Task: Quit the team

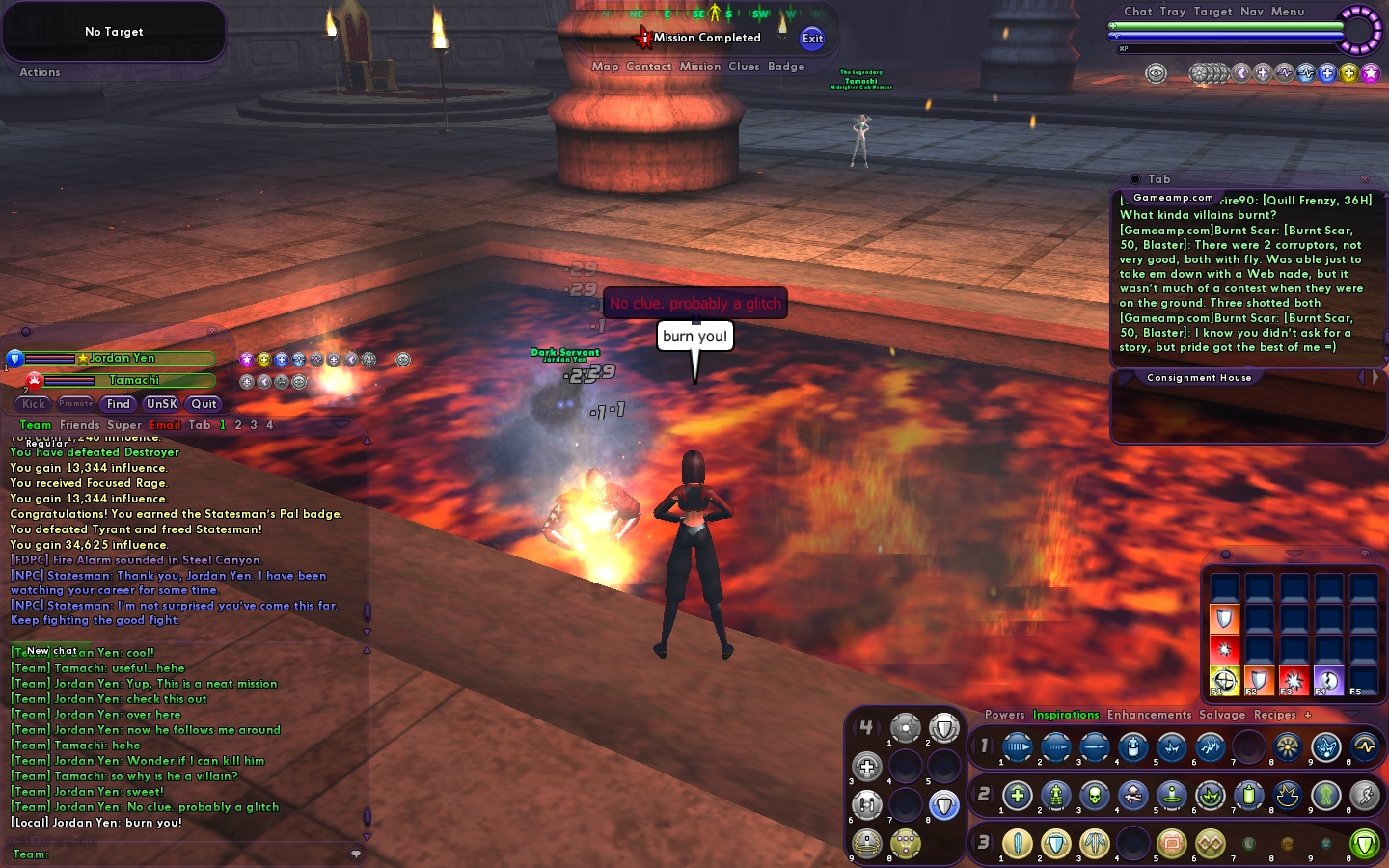Action: 204,404
